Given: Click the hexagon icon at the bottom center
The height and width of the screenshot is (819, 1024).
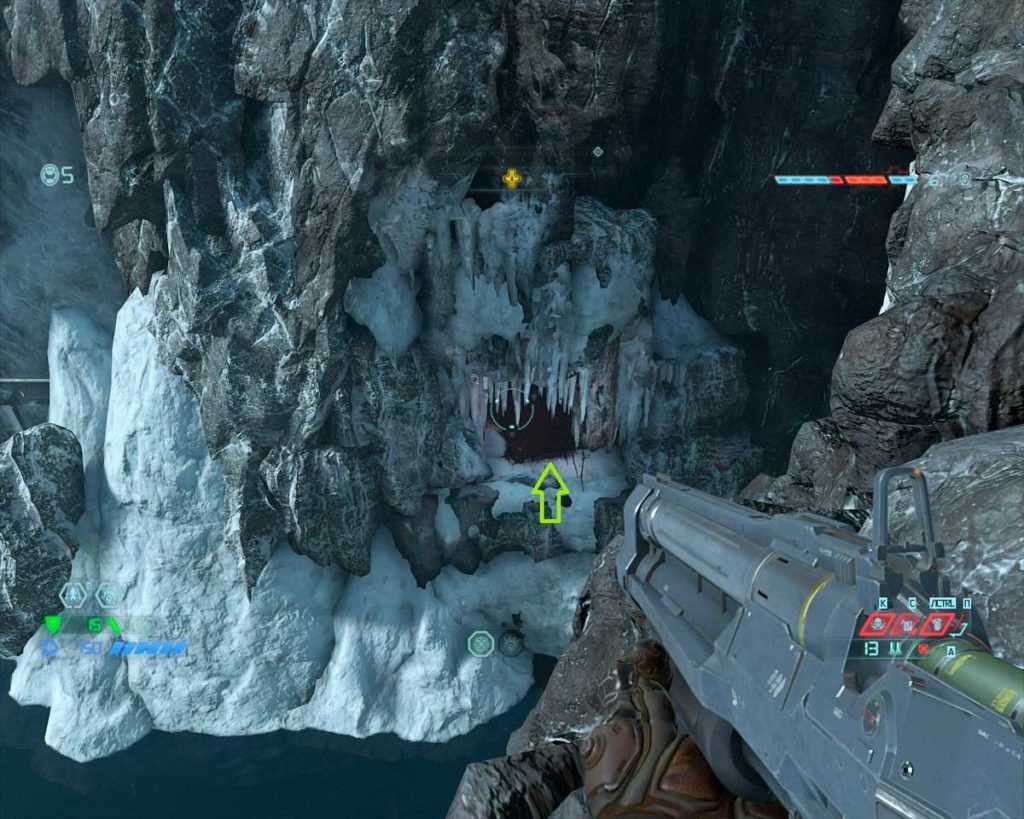Looking at the screenshot, I should [x=481, y=643].
